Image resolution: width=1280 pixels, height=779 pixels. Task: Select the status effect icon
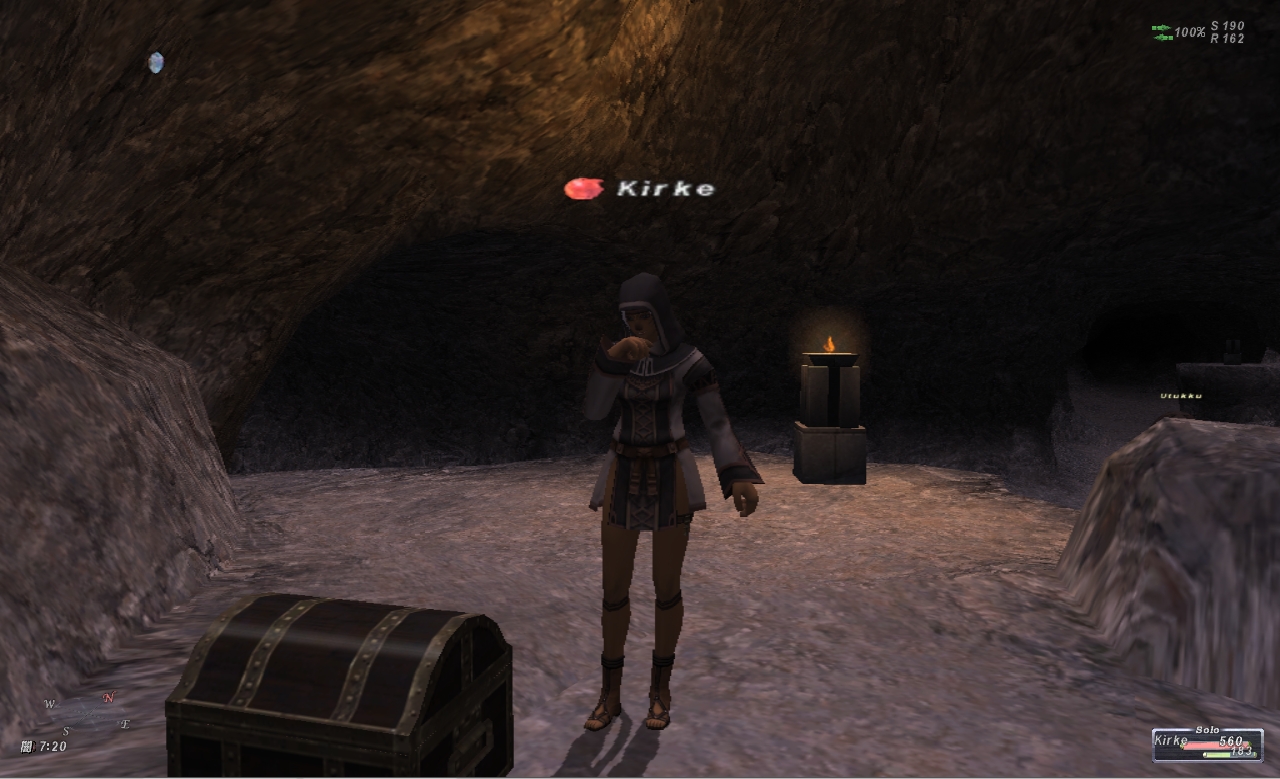point(155,63)
